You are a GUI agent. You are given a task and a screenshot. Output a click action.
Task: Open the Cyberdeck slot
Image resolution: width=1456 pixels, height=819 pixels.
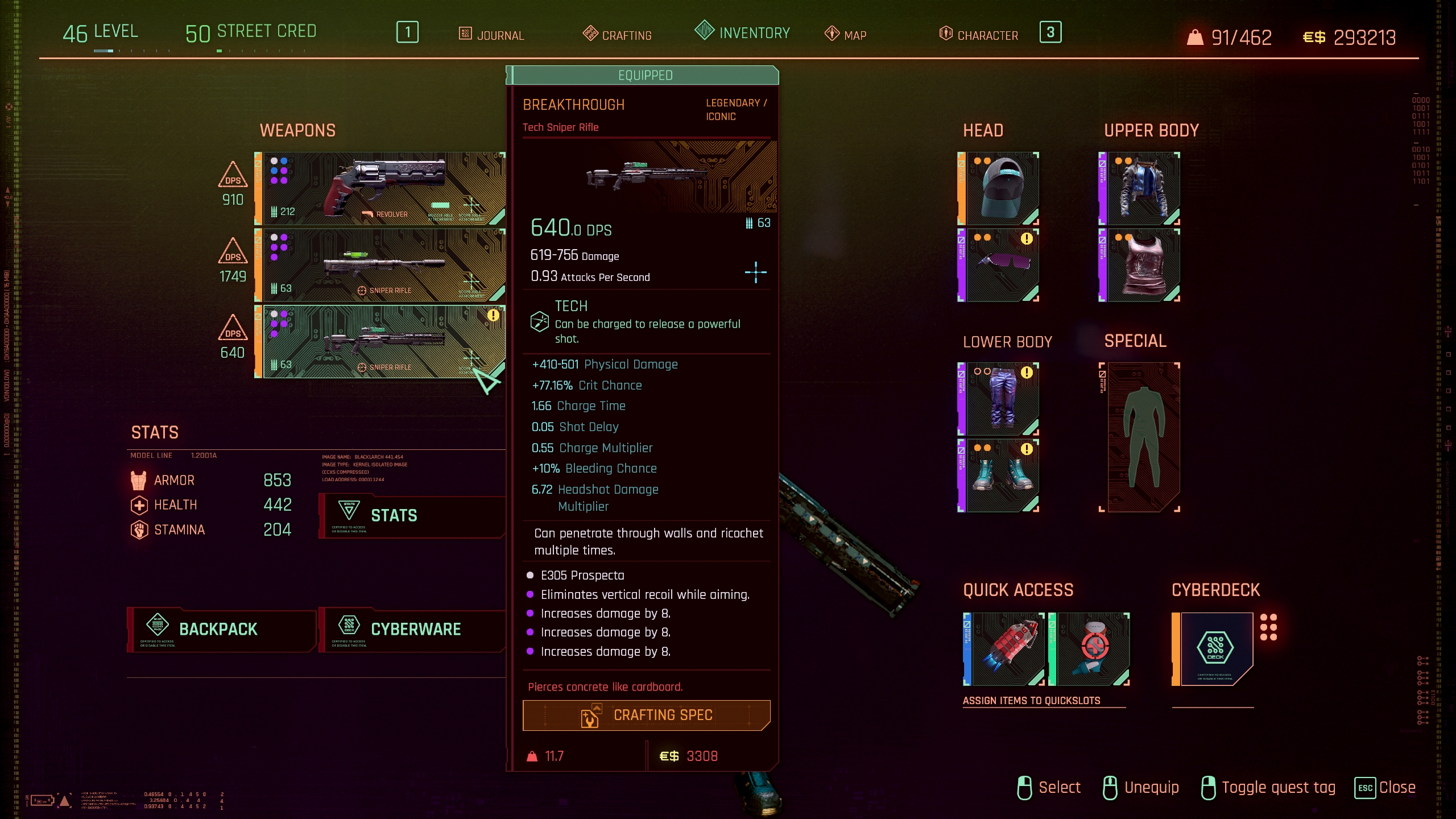[x=1216, y=649]
